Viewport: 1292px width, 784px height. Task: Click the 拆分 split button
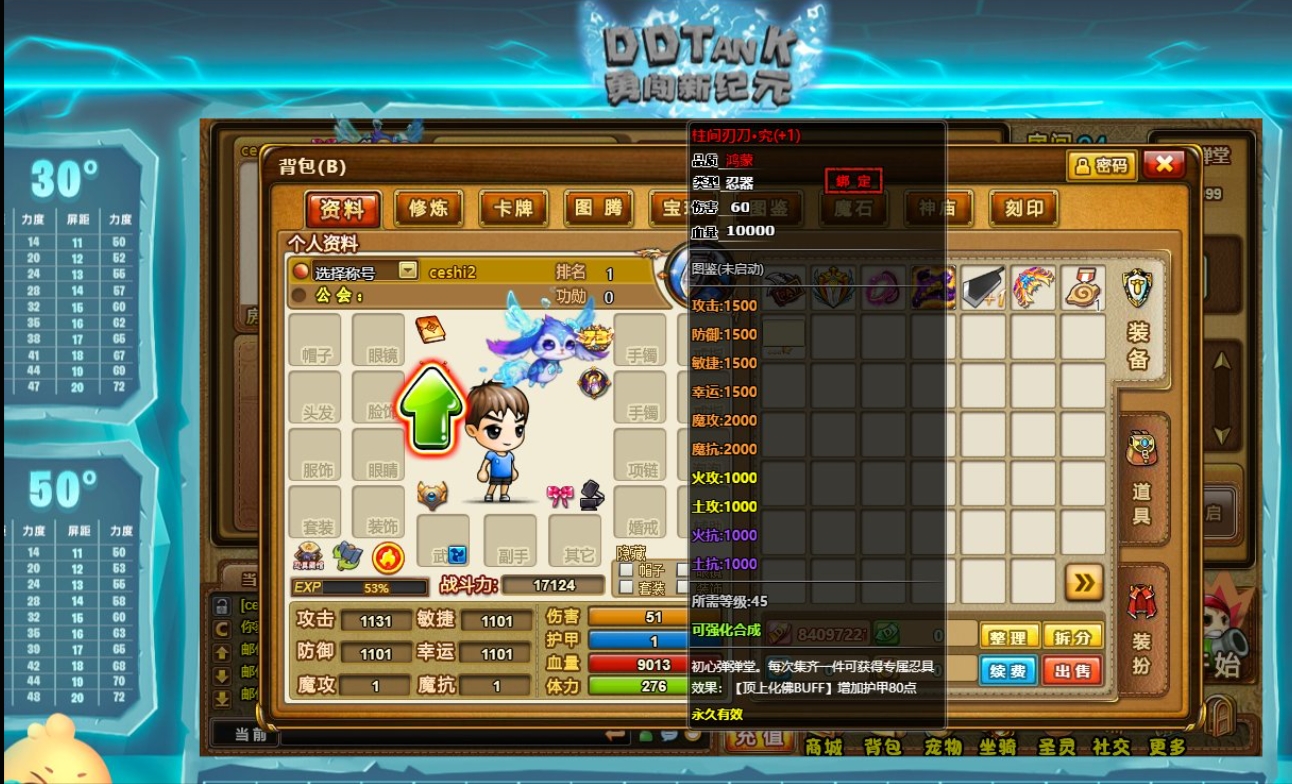click(x=1072, y=636)
